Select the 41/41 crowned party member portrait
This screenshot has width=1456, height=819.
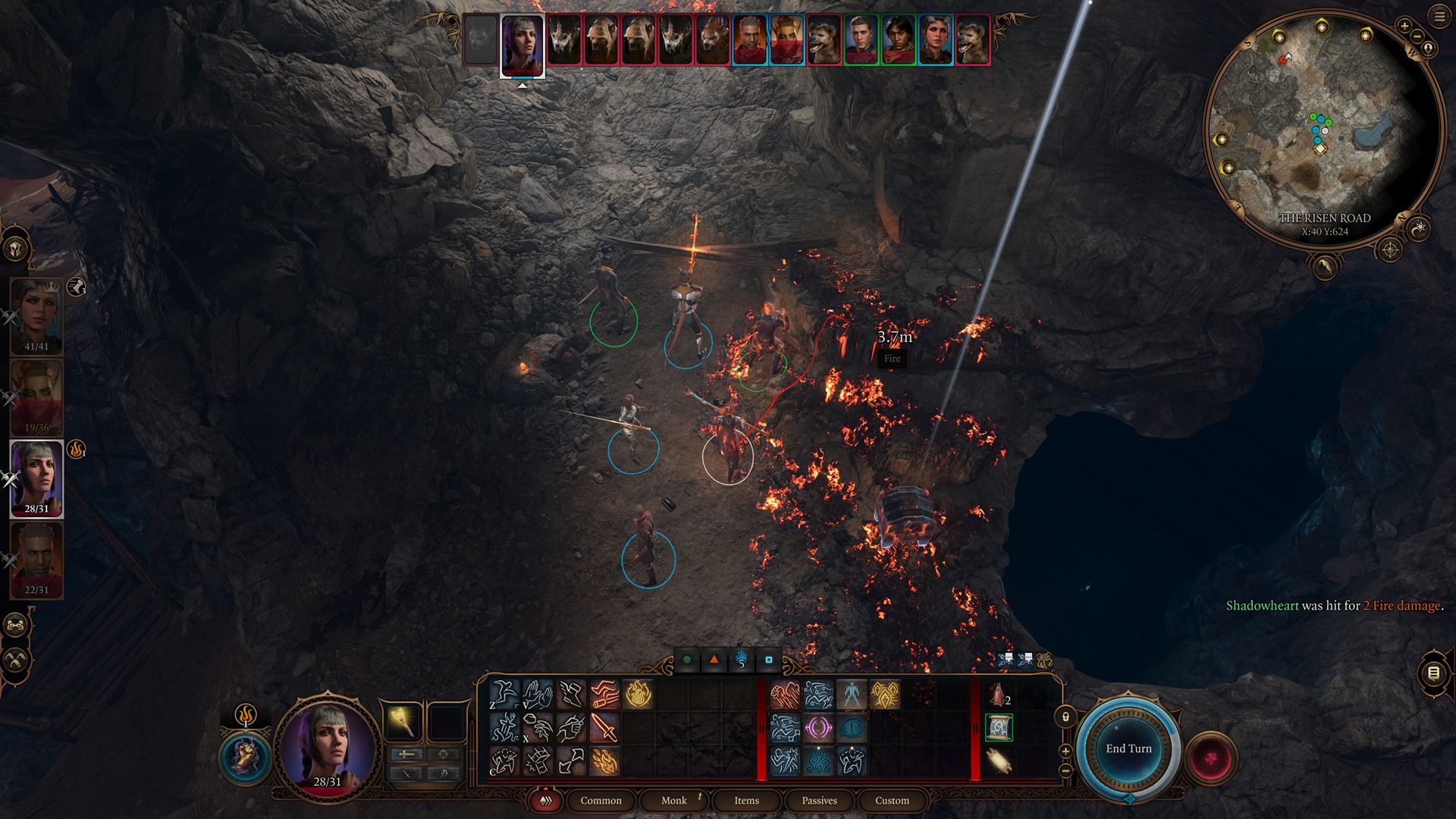click(x=36, y=315)
